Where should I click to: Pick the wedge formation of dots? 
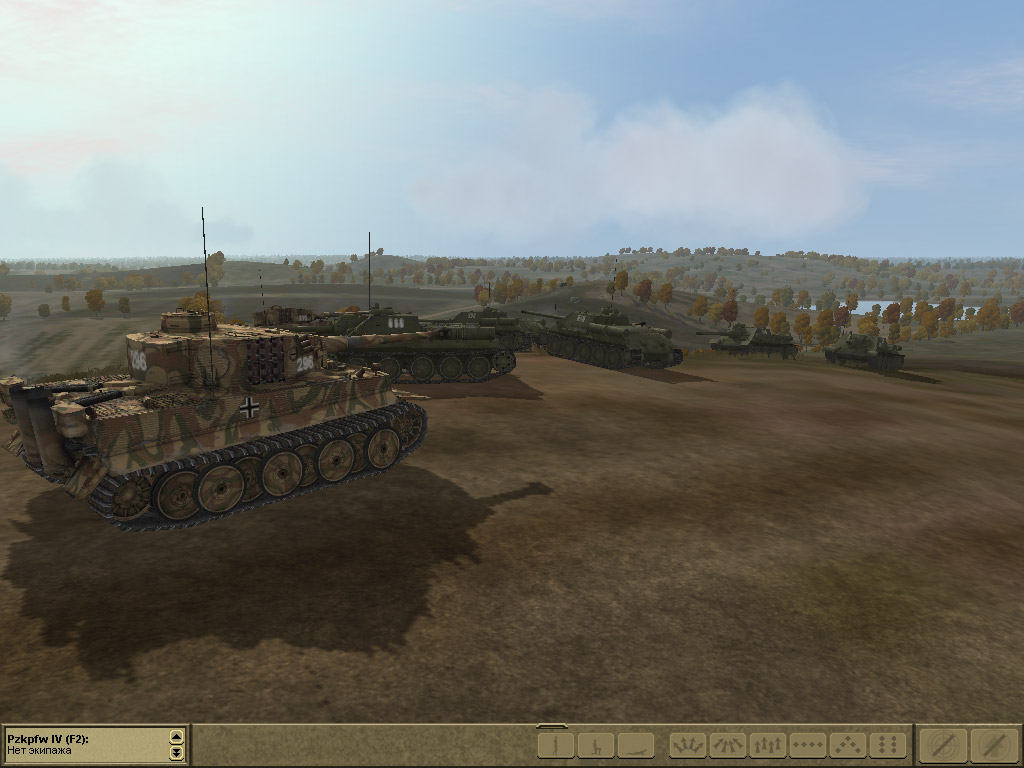(848, 745)
